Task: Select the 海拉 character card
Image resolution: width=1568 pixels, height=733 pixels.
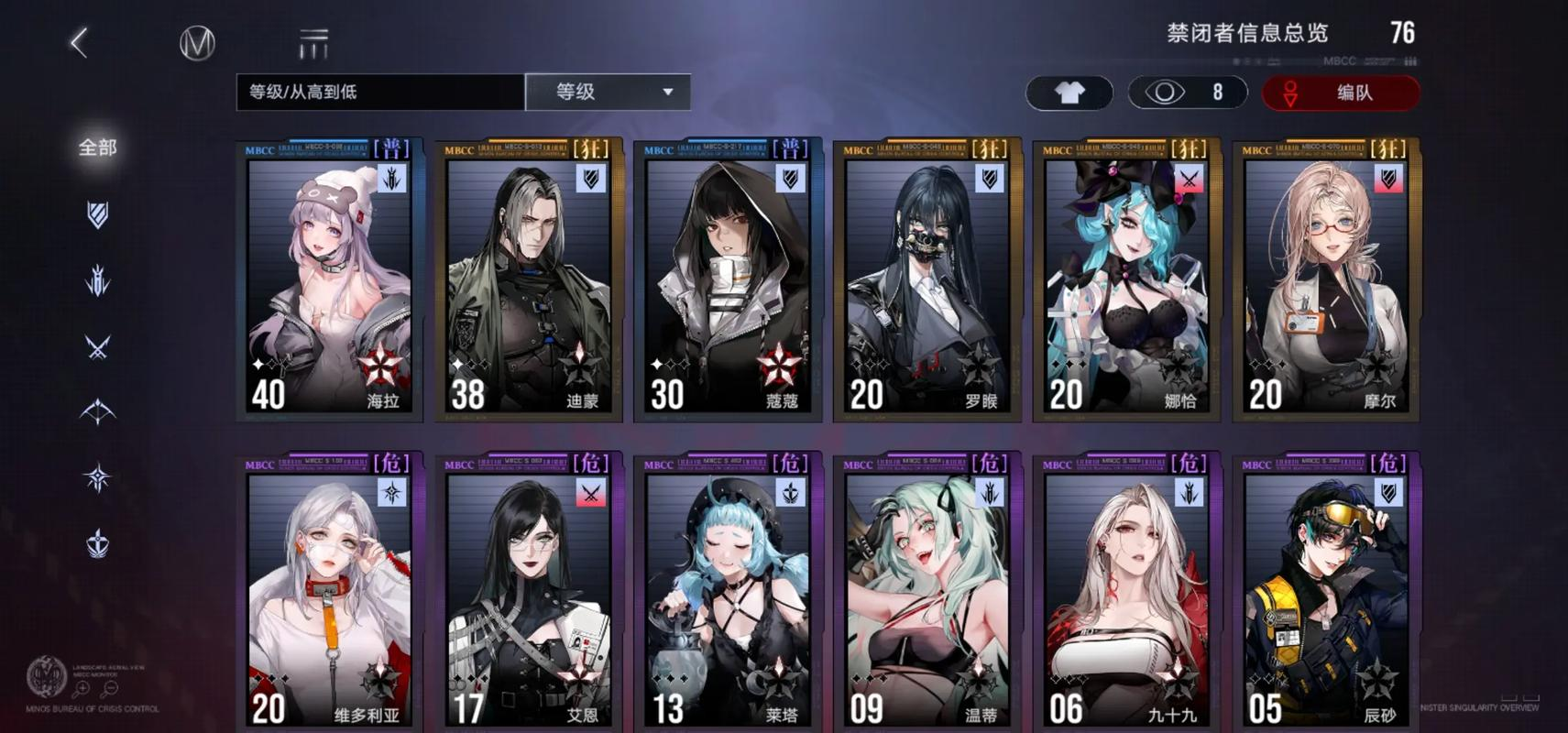Action: pos(330,279)
